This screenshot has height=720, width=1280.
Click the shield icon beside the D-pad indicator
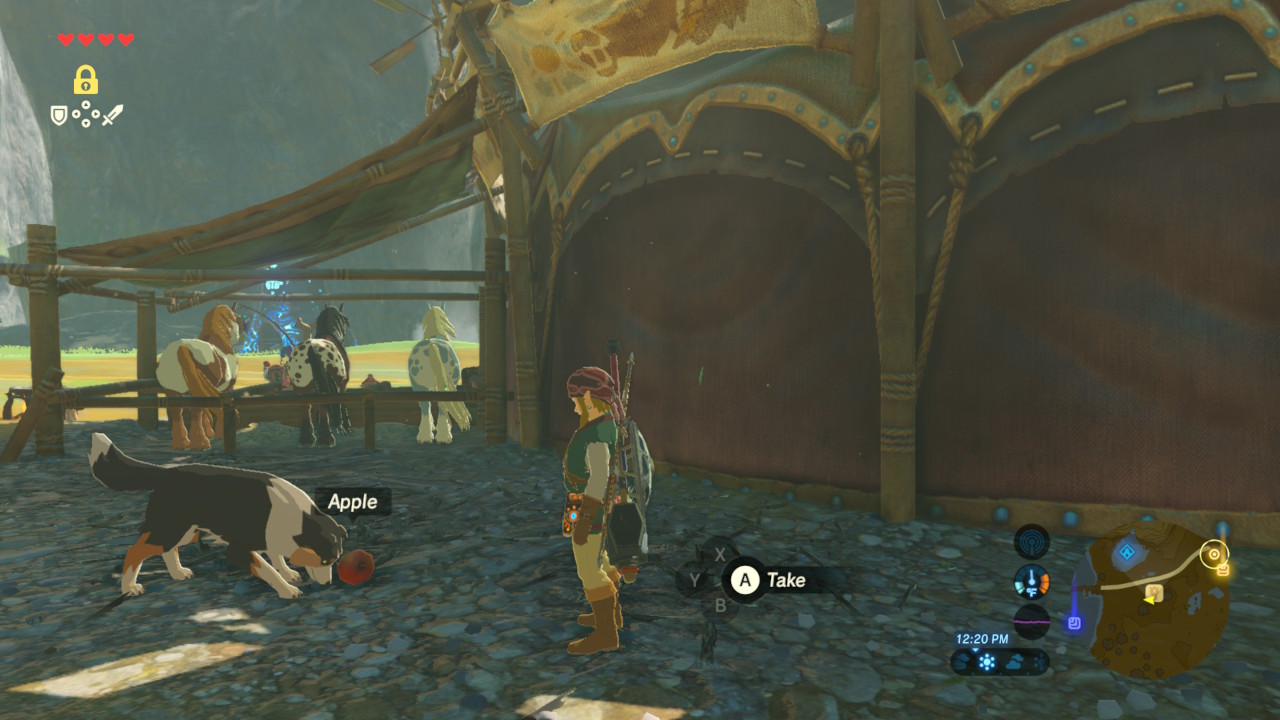point(58,115)
